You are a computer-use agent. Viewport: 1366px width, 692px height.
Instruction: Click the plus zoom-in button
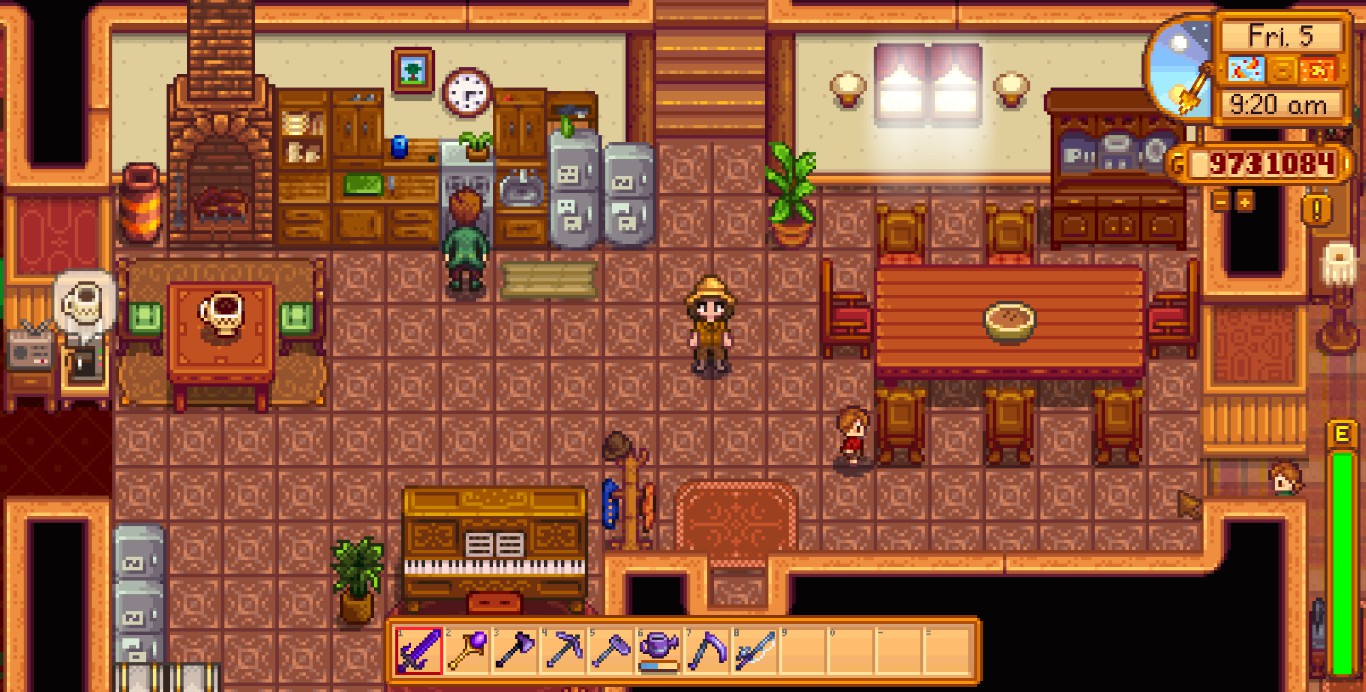[x=1245, y=201]
